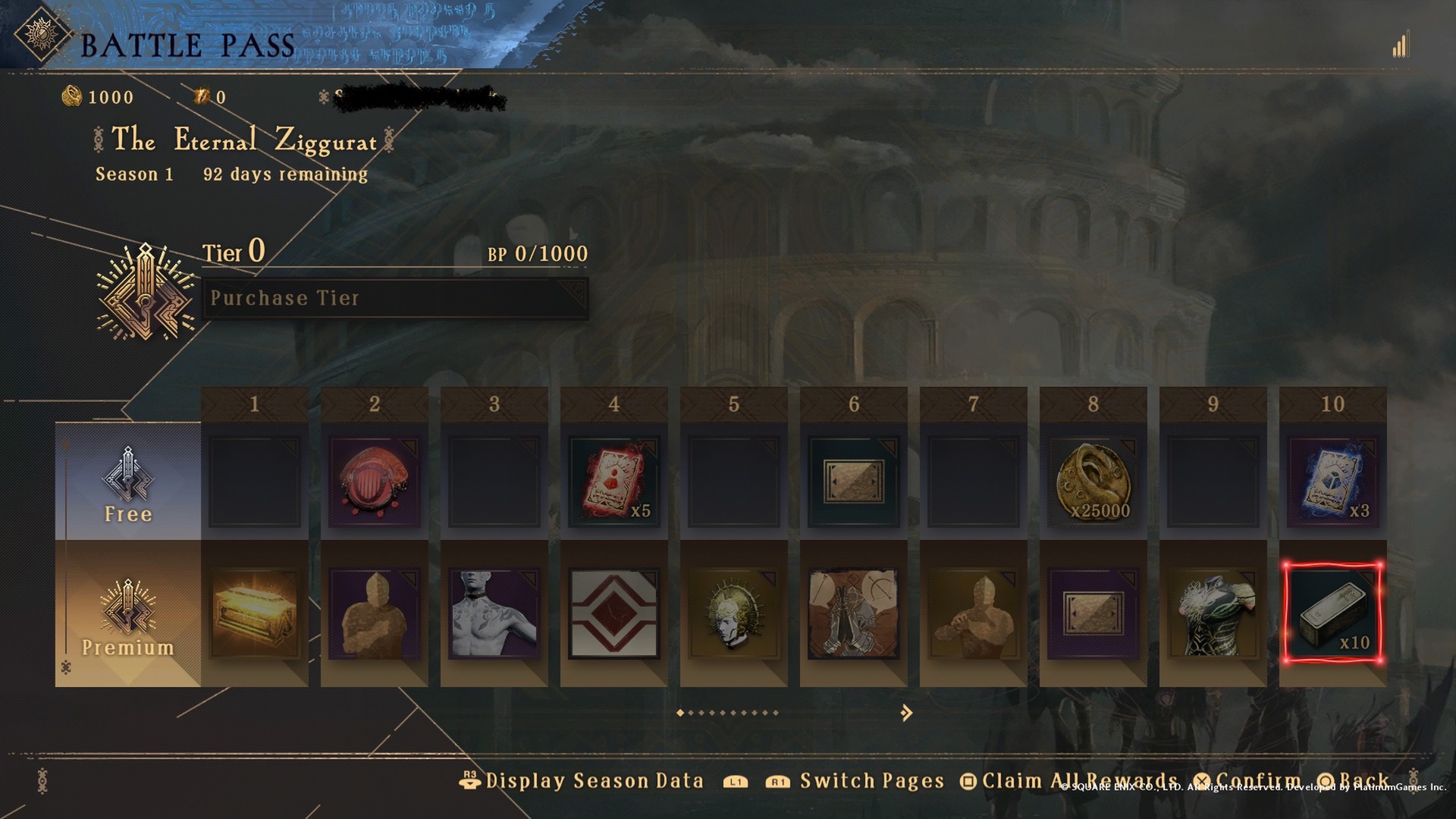Pick the tattooed torso premium reward

click(x=494, y=614)
